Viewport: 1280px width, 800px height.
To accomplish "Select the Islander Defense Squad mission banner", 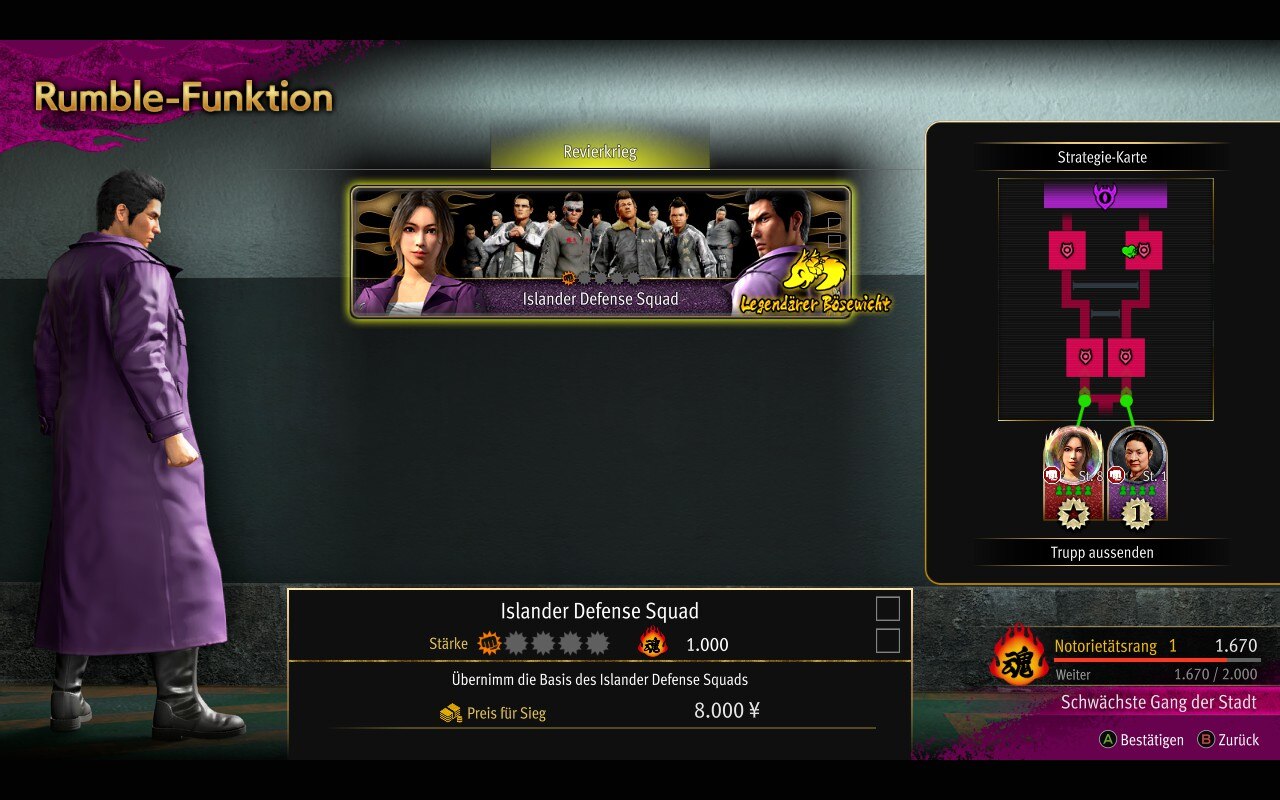I will (600, 252).
